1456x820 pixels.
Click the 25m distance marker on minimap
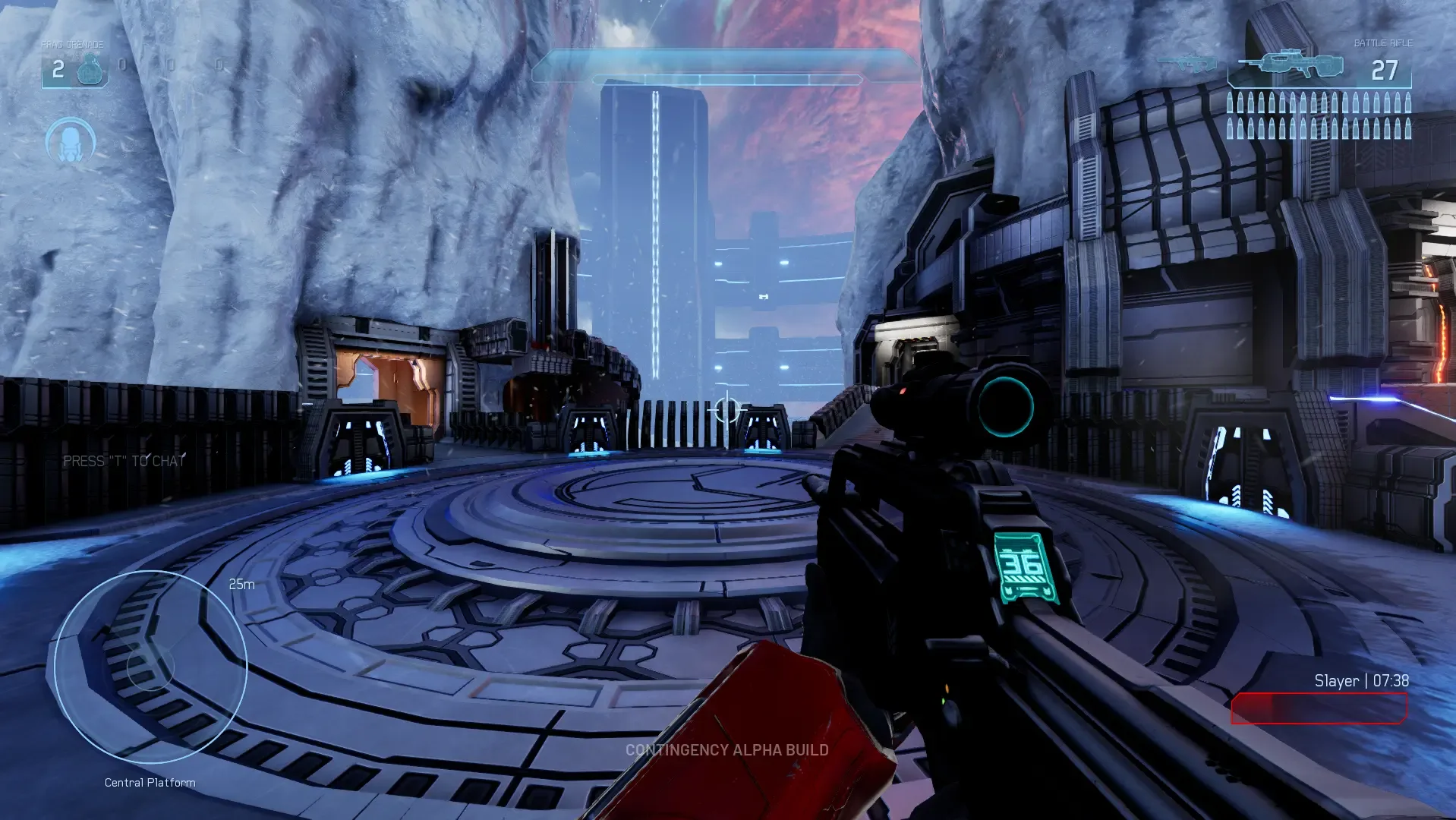[x=241, y=585]
